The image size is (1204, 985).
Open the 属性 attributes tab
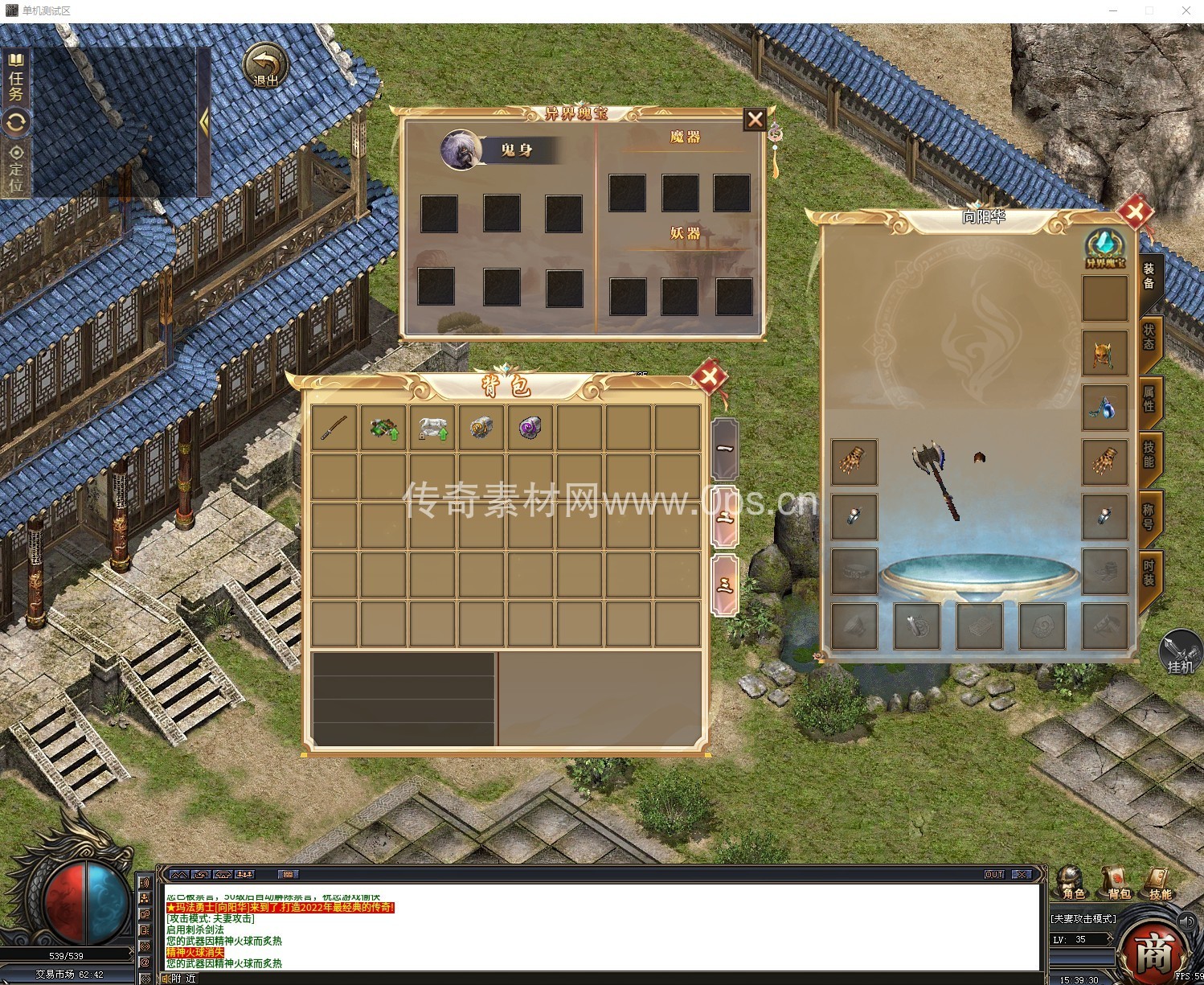tap(1149, 399)
